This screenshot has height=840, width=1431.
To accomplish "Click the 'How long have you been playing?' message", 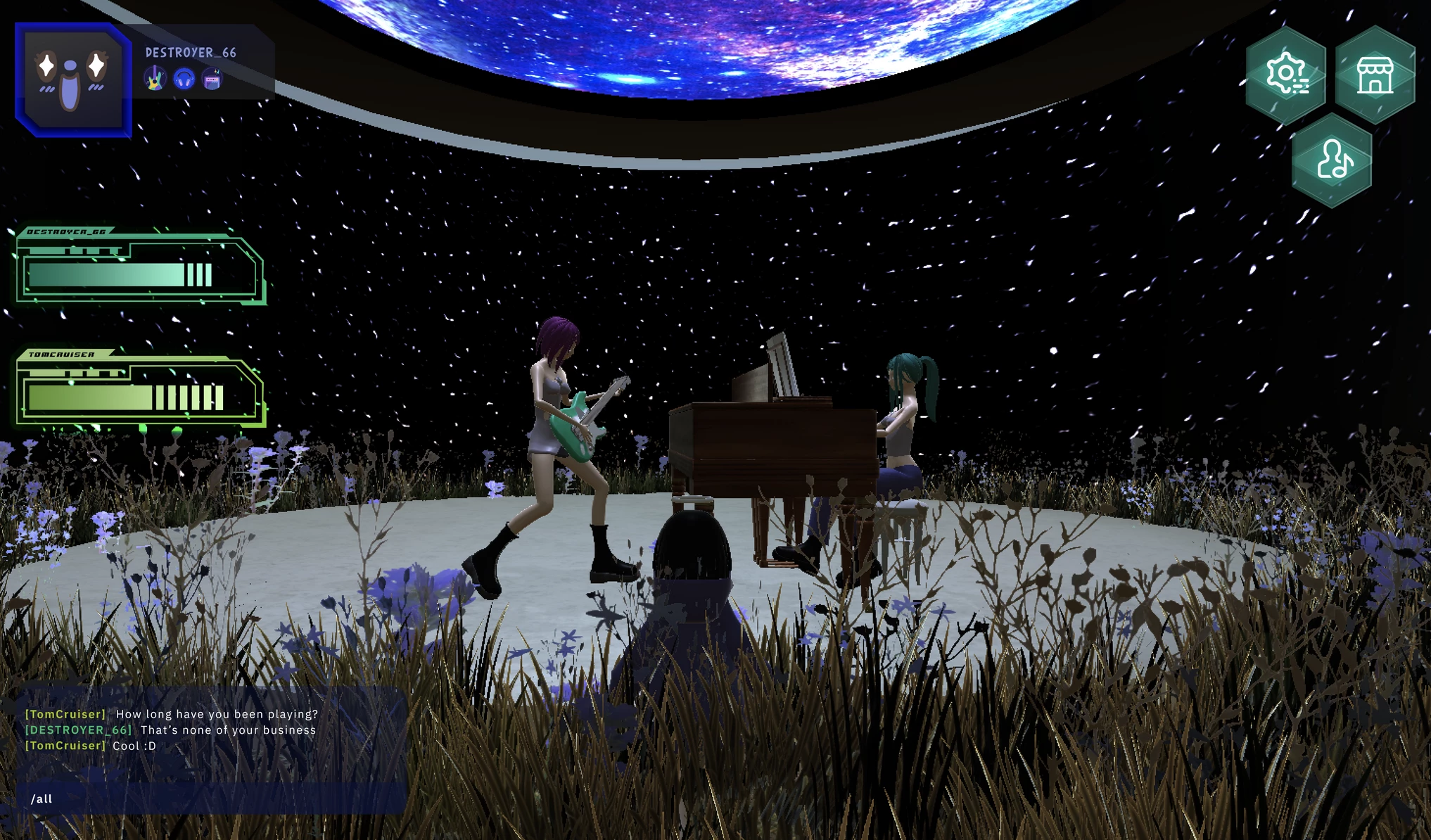I will [x=217, y=713].
